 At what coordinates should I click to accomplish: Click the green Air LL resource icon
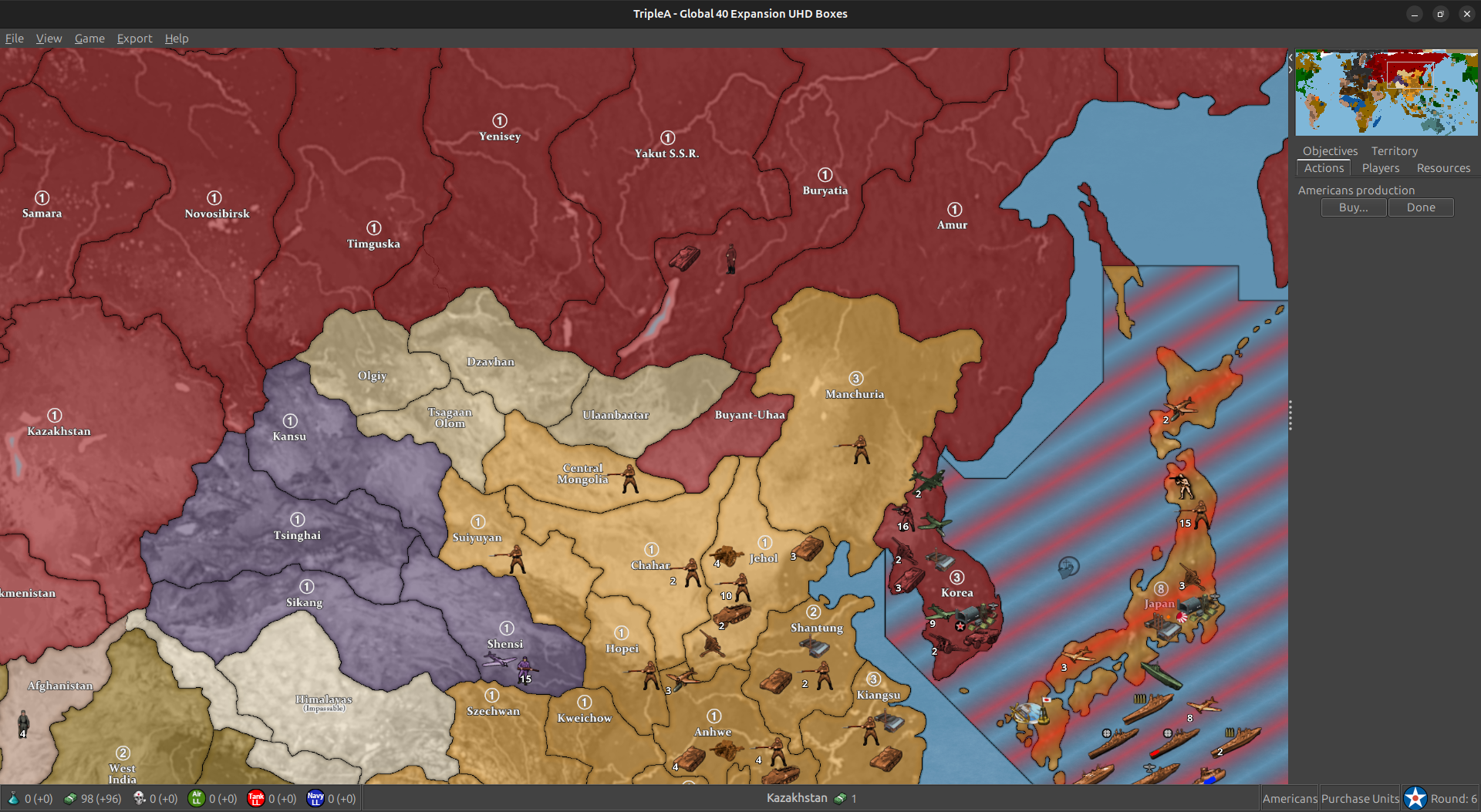tap(198, 798)
